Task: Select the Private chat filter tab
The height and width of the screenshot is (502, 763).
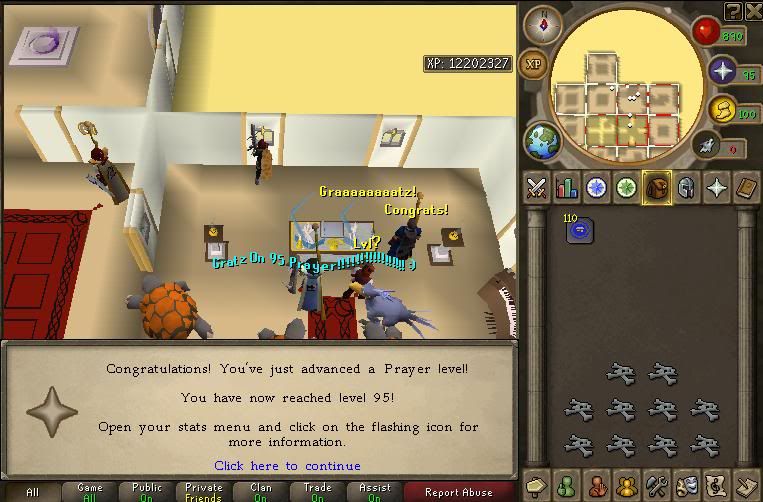Action: point(203,491)
